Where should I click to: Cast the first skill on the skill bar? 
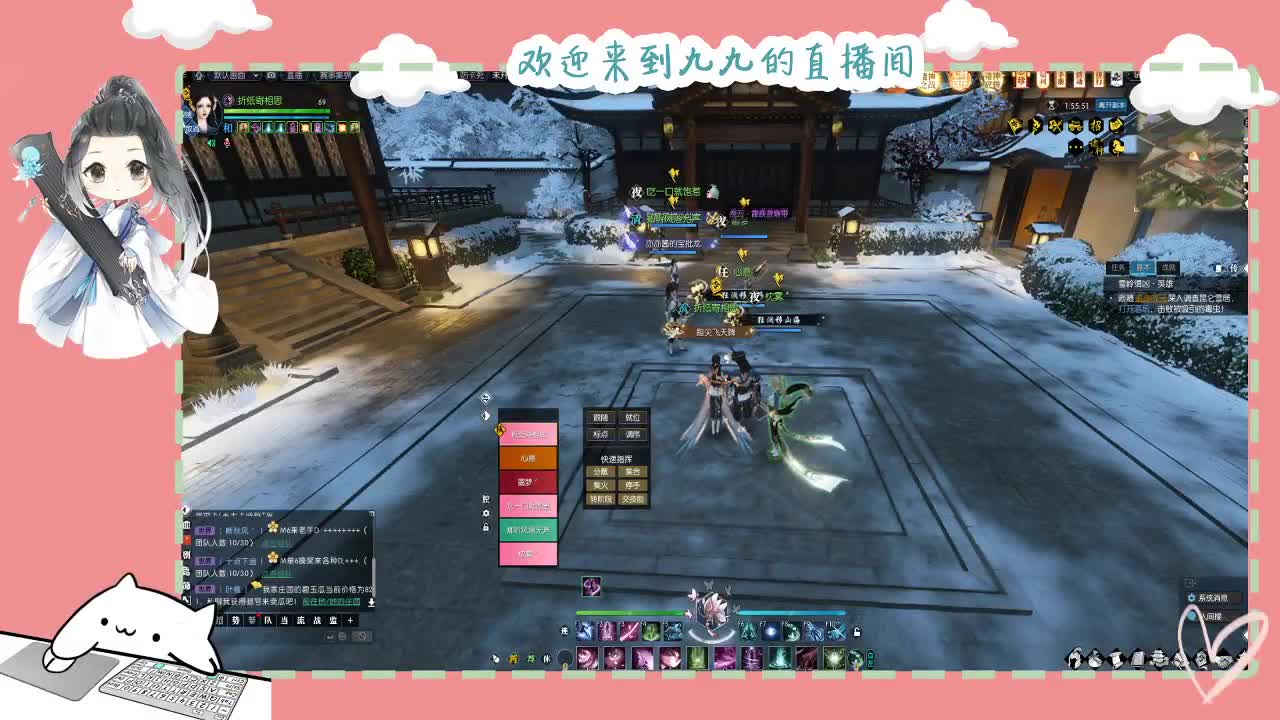pos(585,630)
